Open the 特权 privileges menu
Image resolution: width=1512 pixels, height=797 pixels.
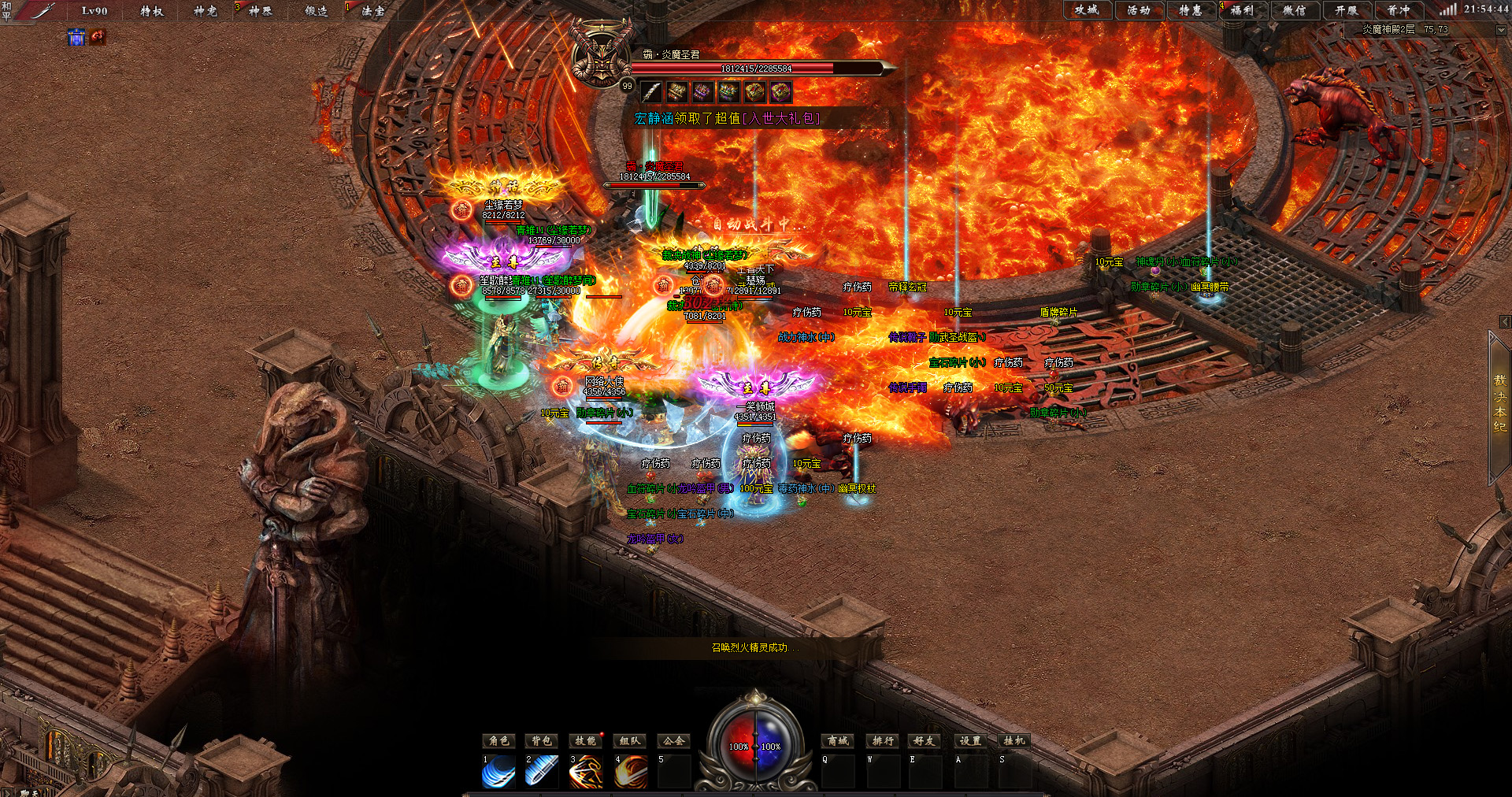(152, 11)
